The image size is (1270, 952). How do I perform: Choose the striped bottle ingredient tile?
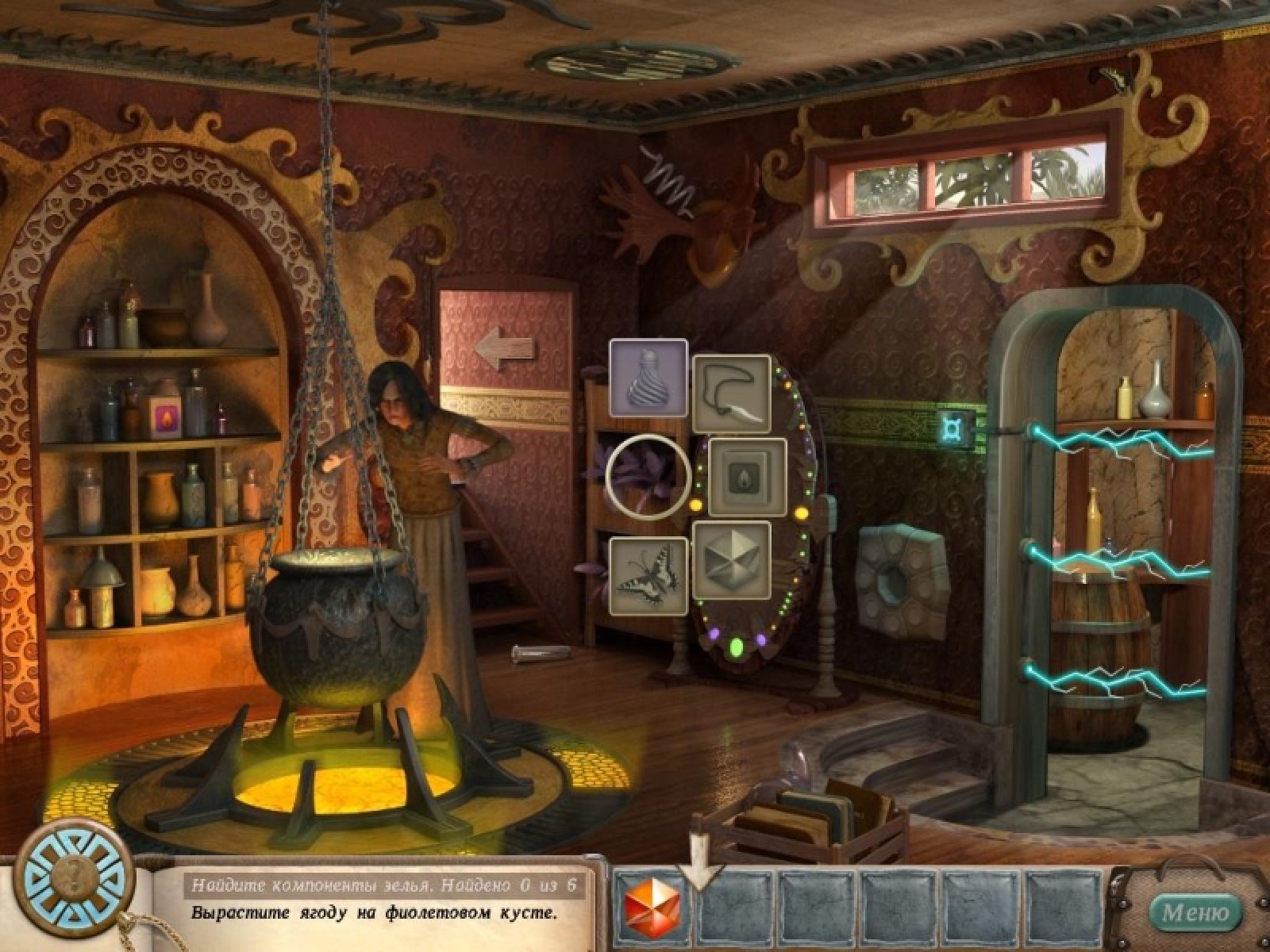click(x=648, y=379)
